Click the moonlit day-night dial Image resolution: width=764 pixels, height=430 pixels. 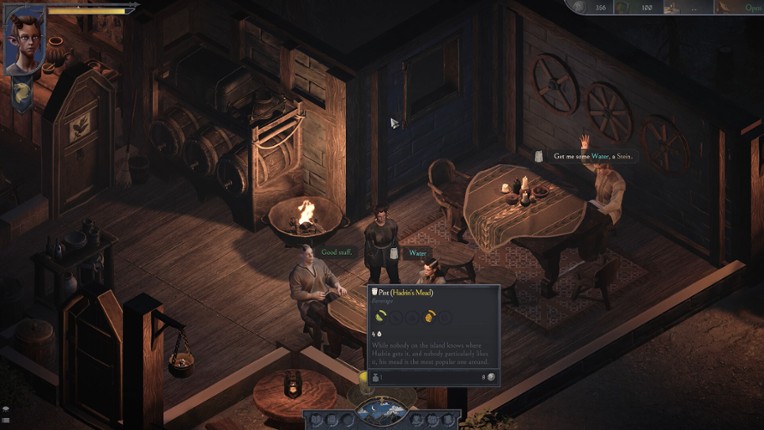click(384, 413)
